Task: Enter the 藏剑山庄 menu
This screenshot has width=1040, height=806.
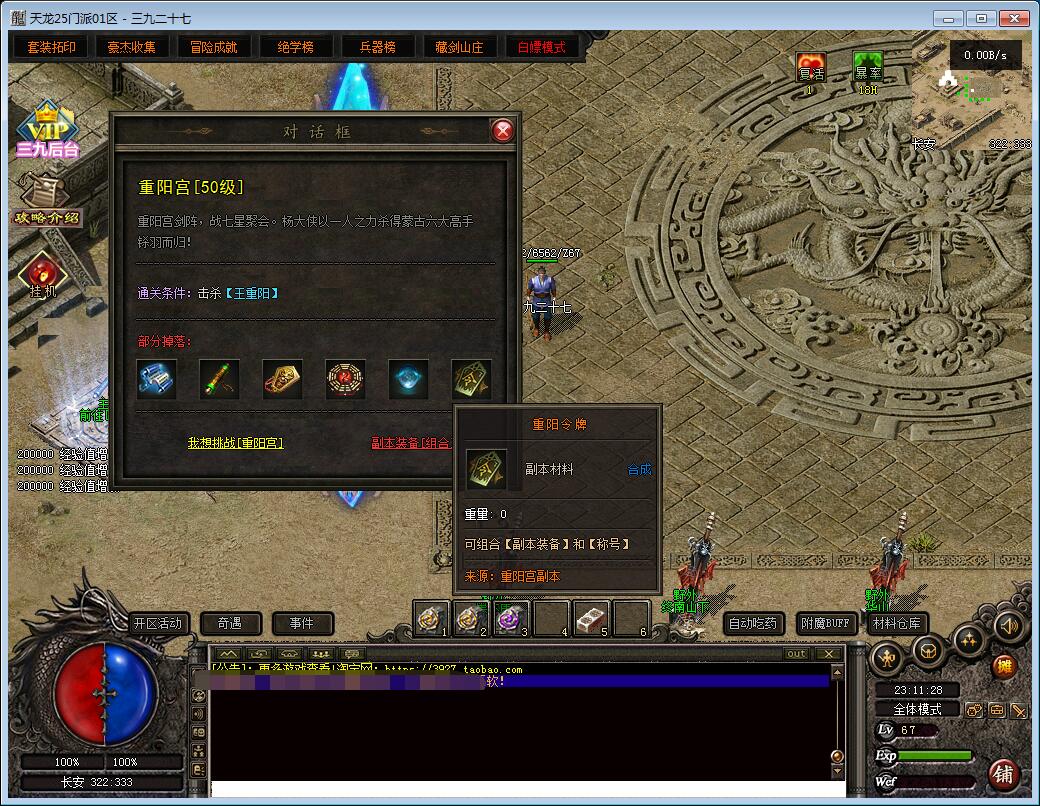Action: [459, 47]
